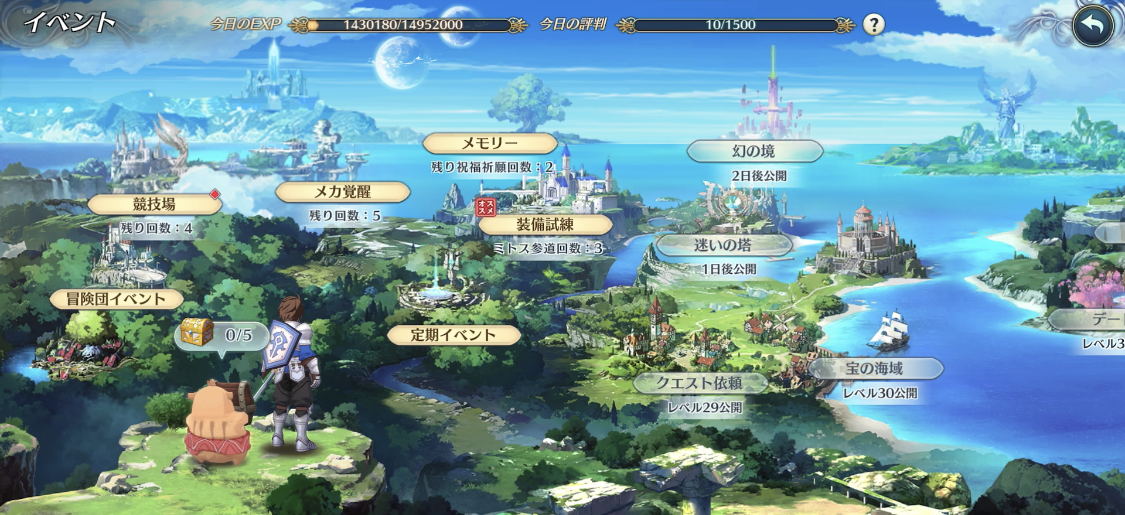This screenshot has height=515, width=1125.
Task: Select the クエスト依頼 quest request label
Action: click(700, 383)
